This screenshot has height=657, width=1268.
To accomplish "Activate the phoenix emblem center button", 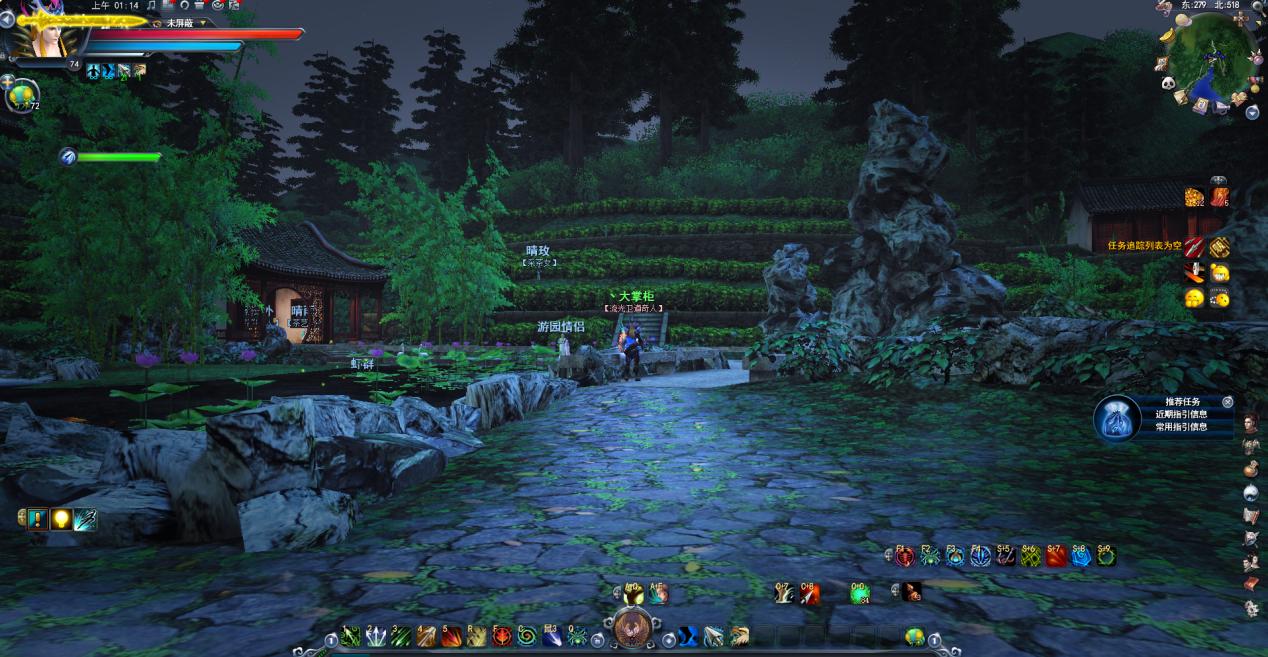I will pyautogui.click(x=633, y=630).
